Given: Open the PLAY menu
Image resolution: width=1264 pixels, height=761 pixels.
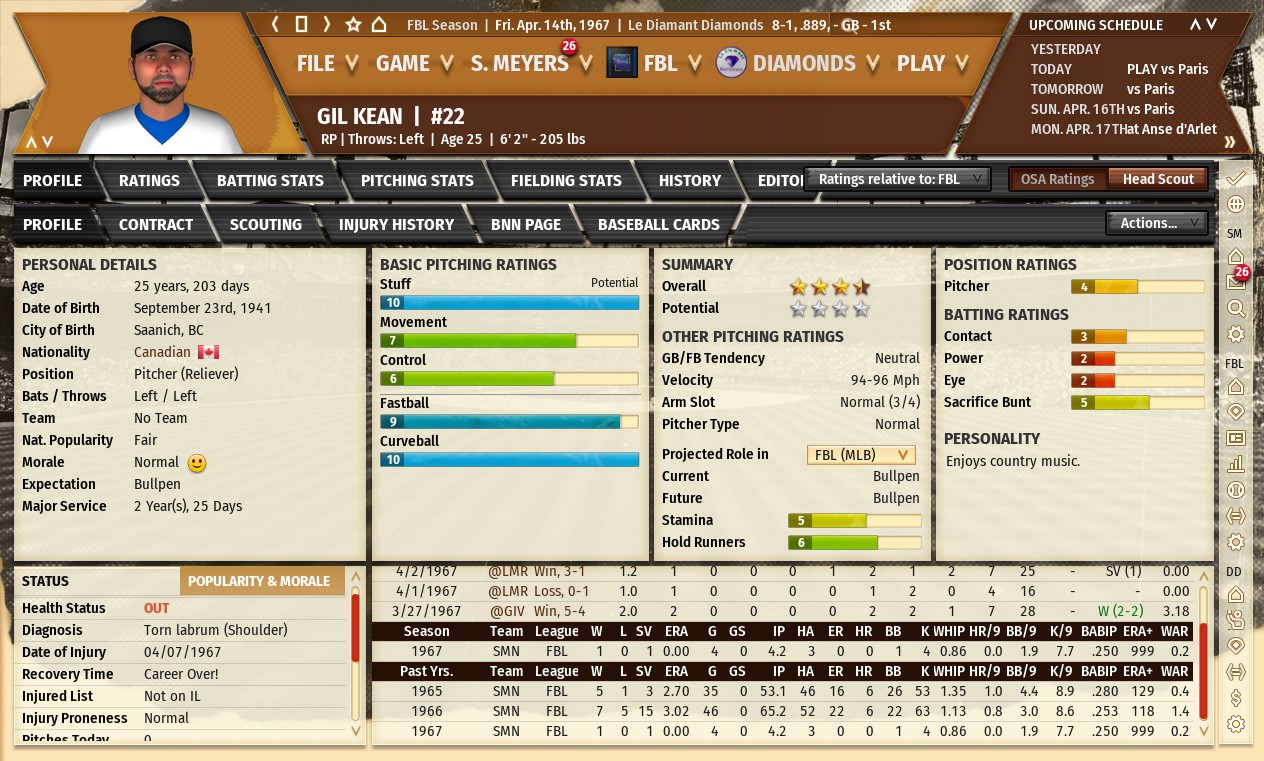Looking at the screenshot, I should (x=932, y=63).
